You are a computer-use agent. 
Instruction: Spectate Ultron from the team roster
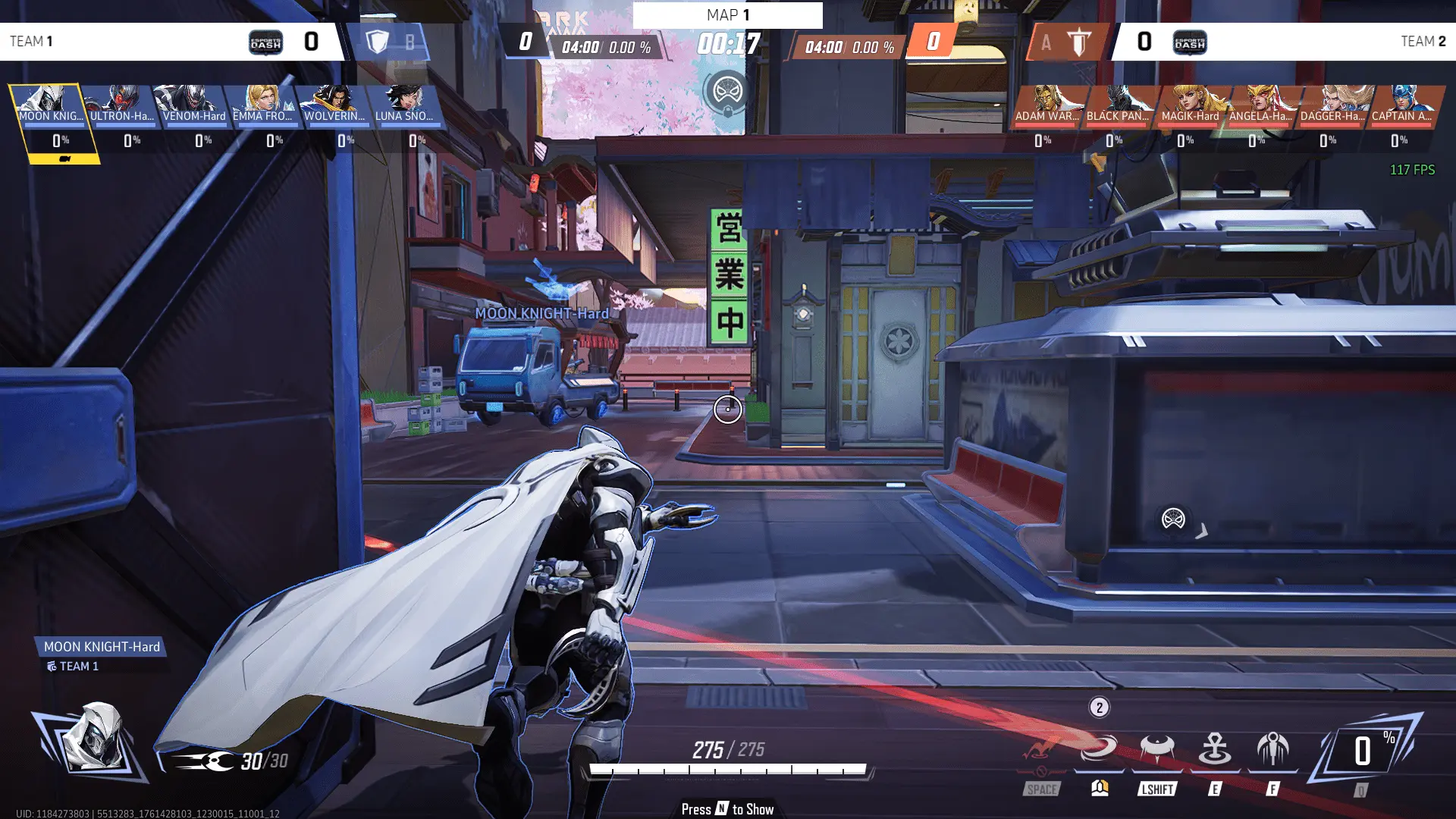tap(121, 106)
